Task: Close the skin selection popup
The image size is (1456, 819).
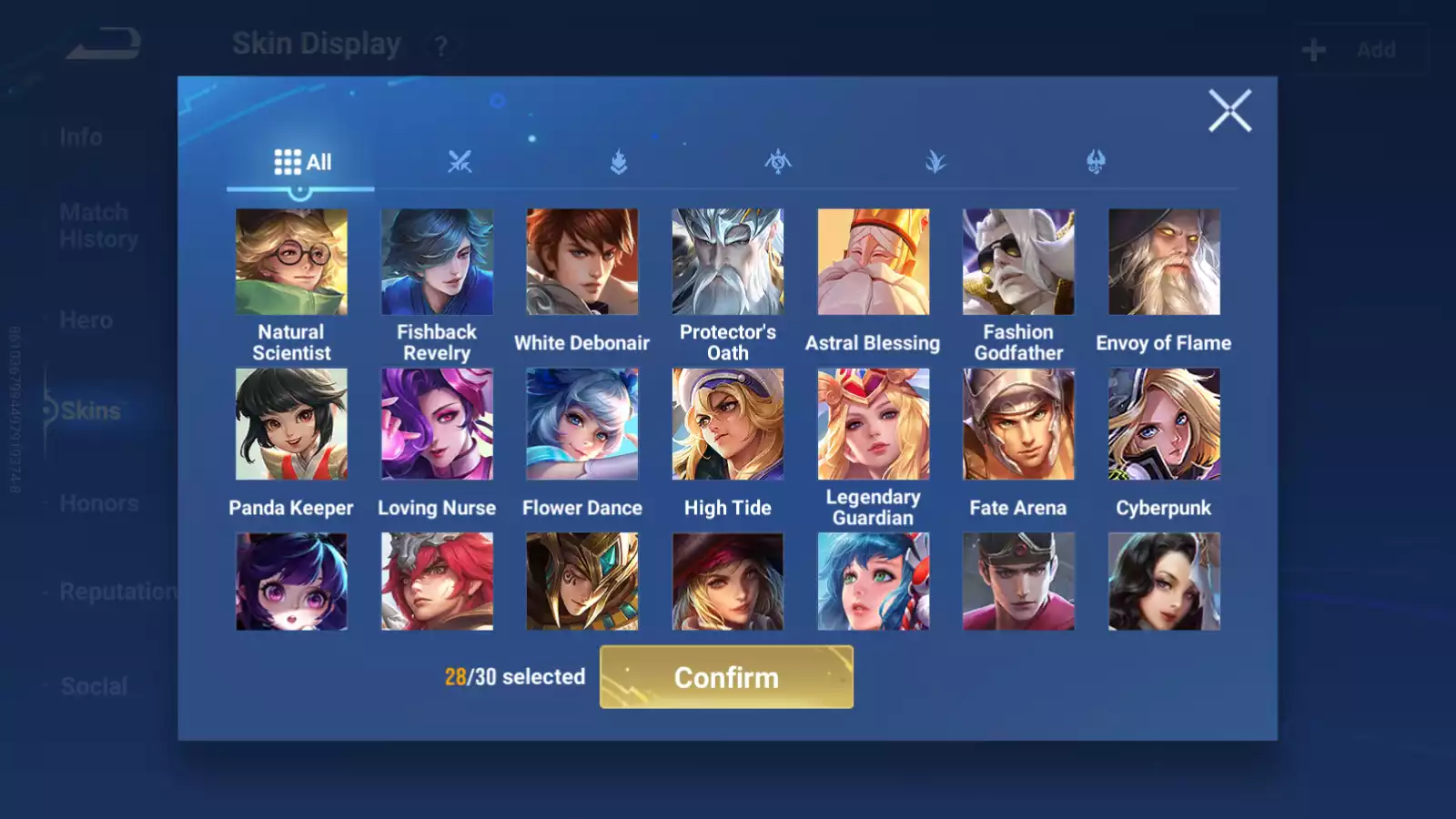Action: click(x=1229, y=111)
